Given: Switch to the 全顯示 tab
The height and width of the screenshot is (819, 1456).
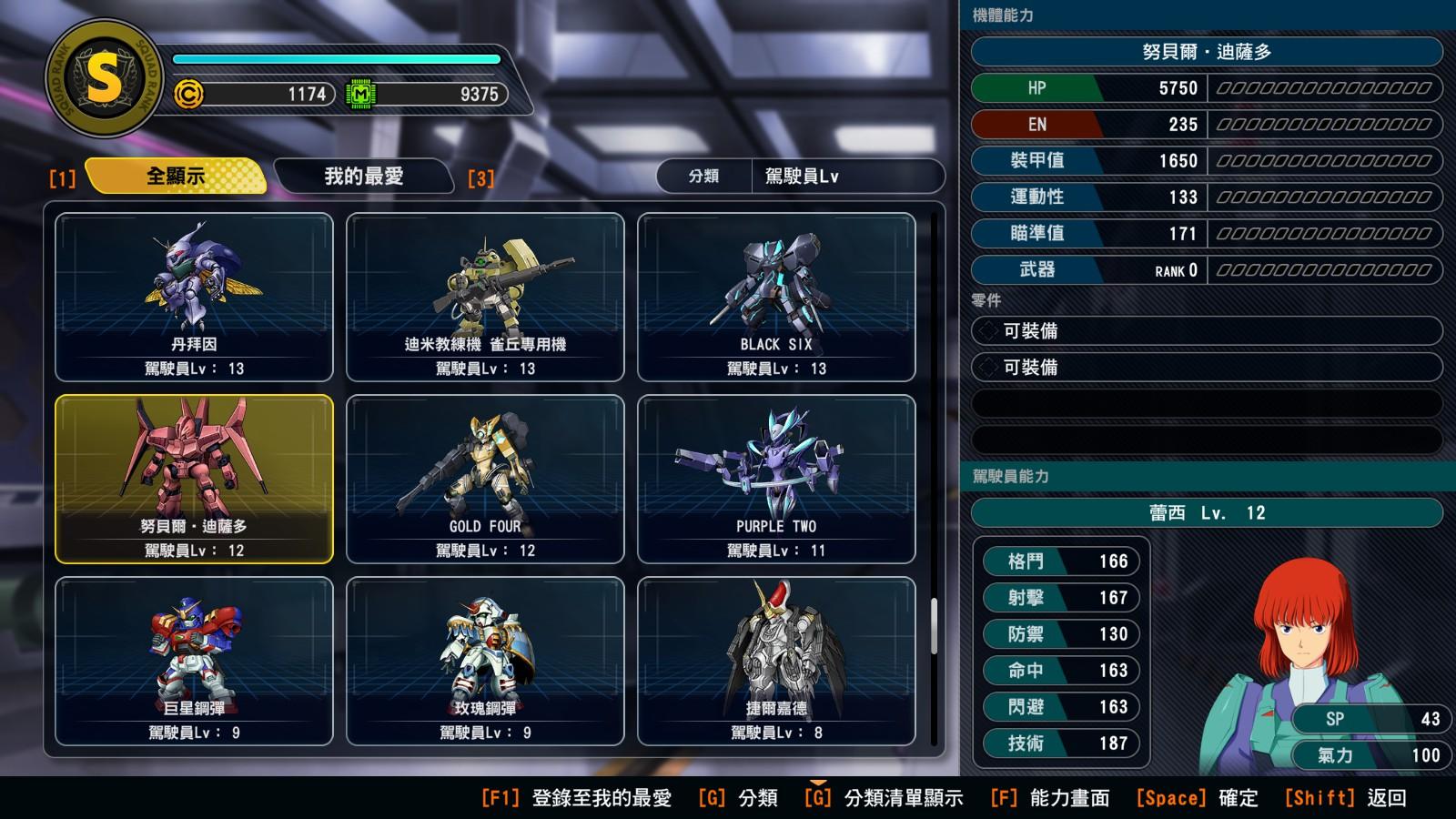Looking at the screenshot, I should (x=176, y=176).
